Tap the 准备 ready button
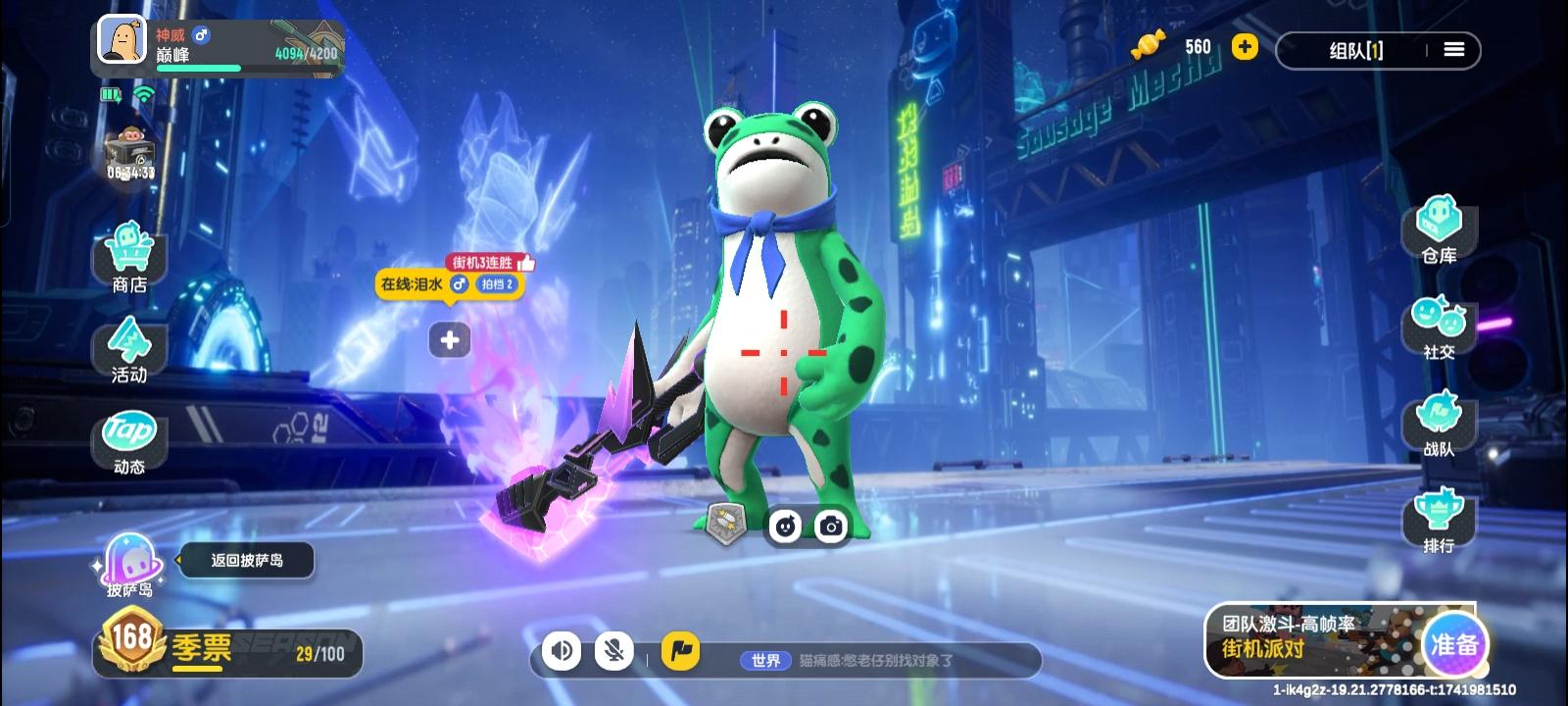Viewport: 1568px width, 706px height. pyautogui.click(x=1454, y=644)
